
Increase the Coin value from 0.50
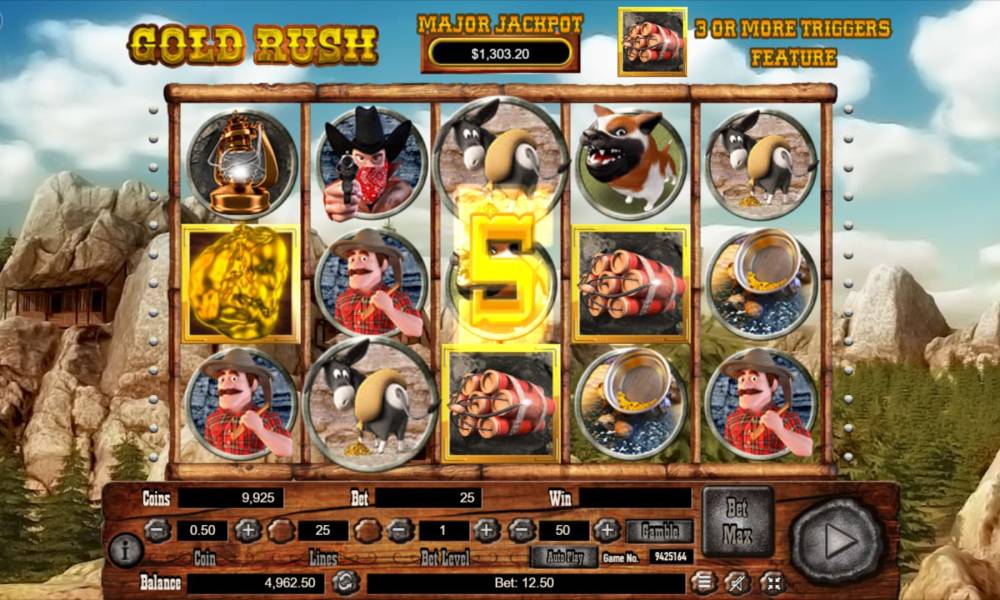(x=247, y=531)
